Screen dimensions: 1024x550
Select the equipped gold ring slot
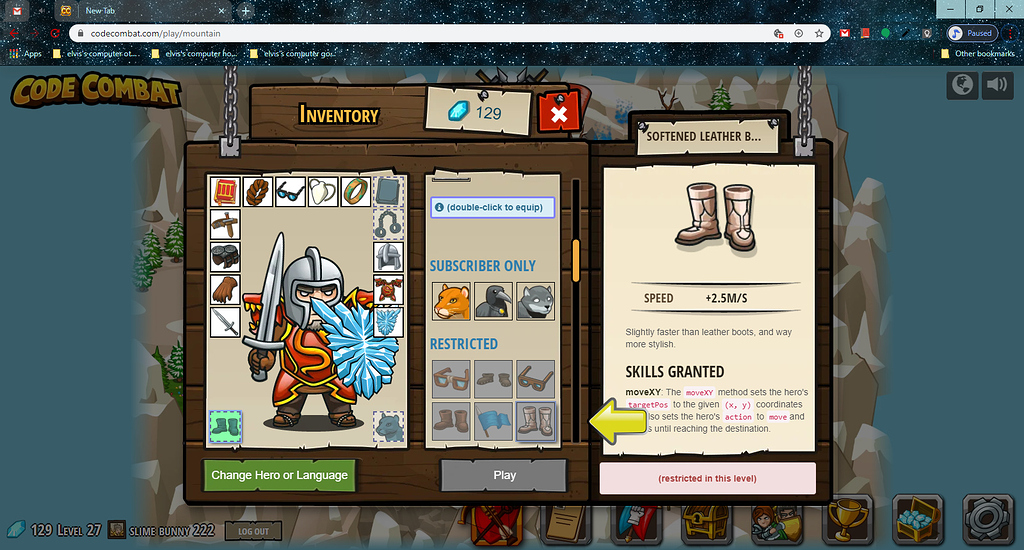[x=355, y=192]
